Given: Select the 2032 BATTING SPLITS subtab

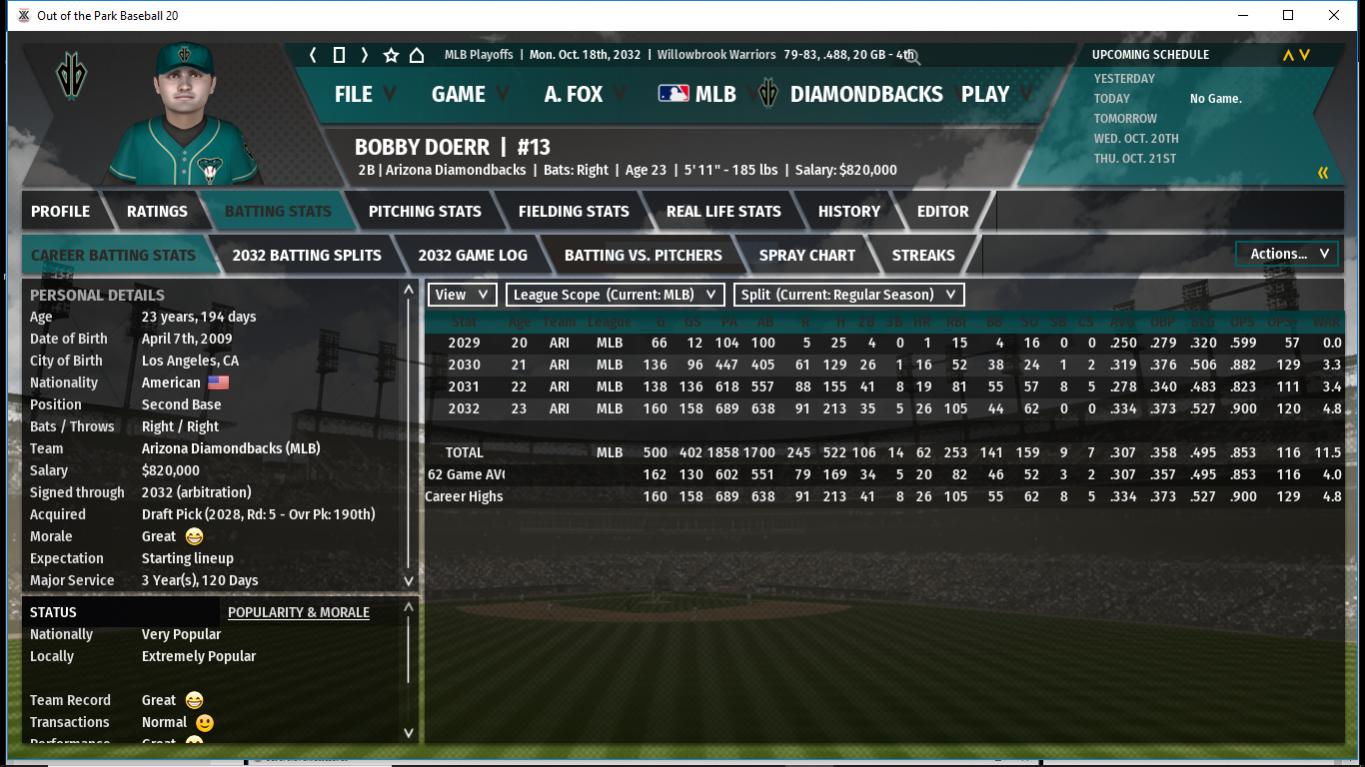Looking at the screenshot, I should [307, 255].
